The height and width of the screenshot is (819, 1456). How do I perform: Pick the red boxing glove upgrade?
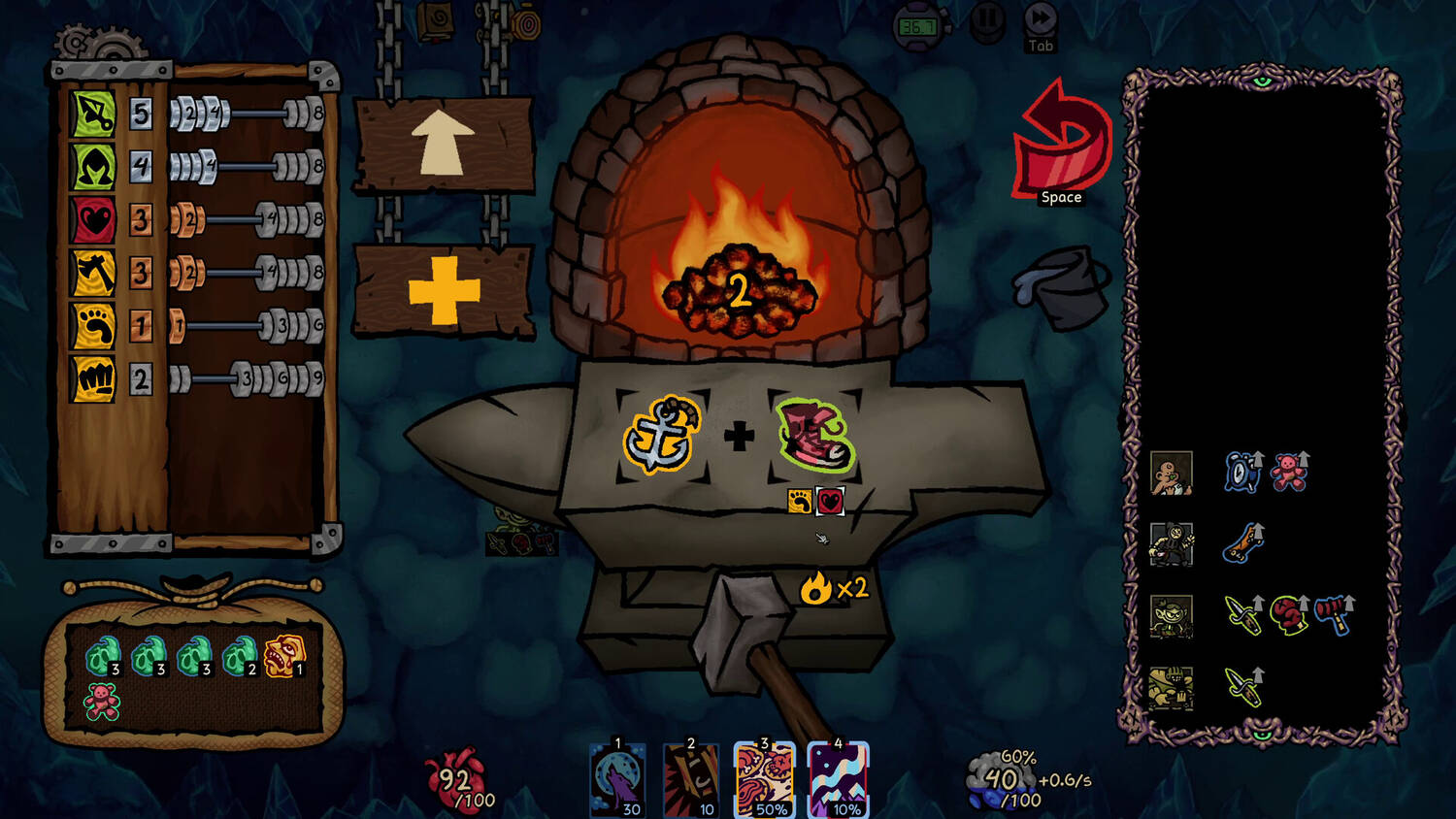point(1288,615)
